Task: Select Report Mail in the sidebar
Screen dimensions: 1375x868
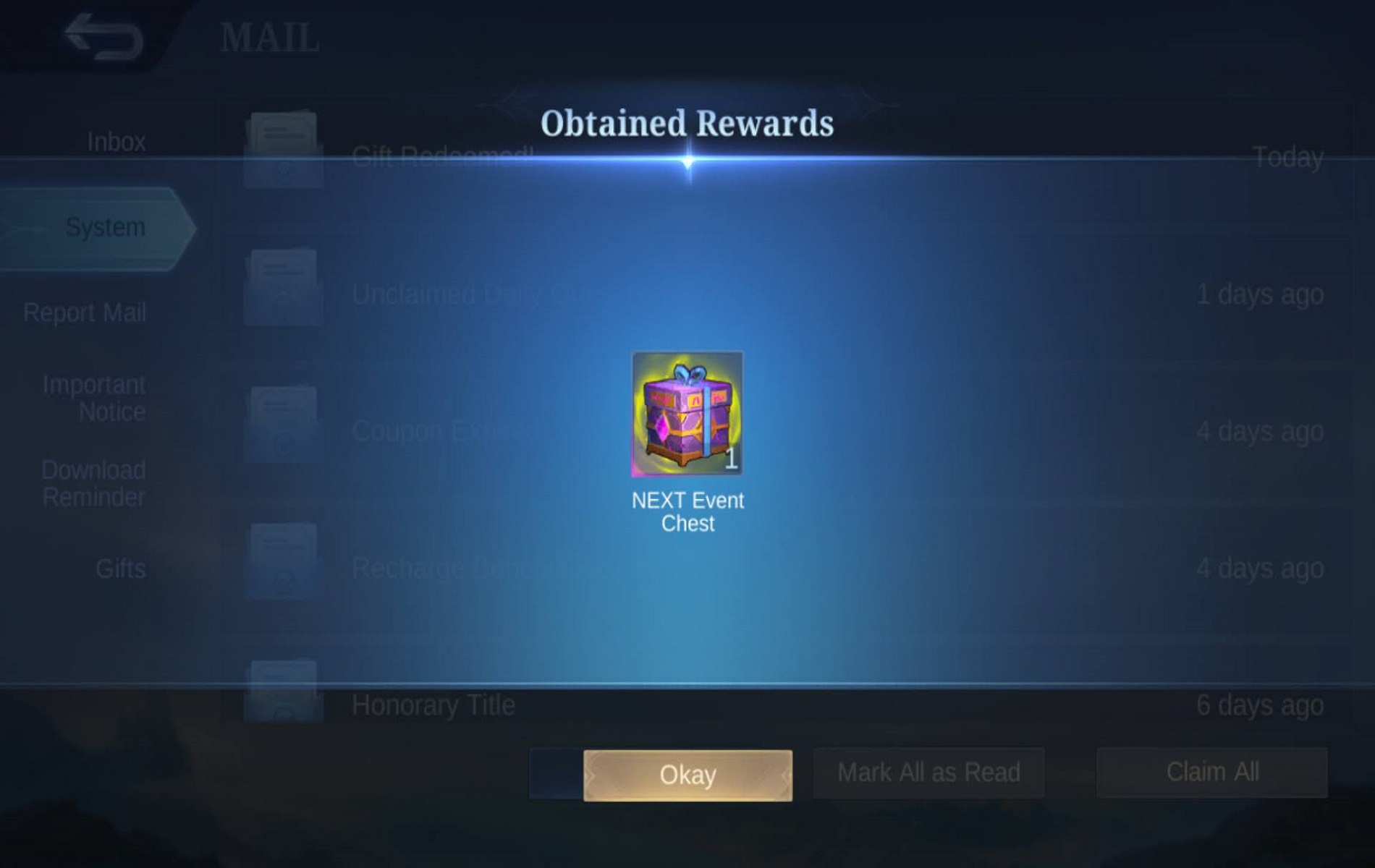Action: (x=85, y=312)
